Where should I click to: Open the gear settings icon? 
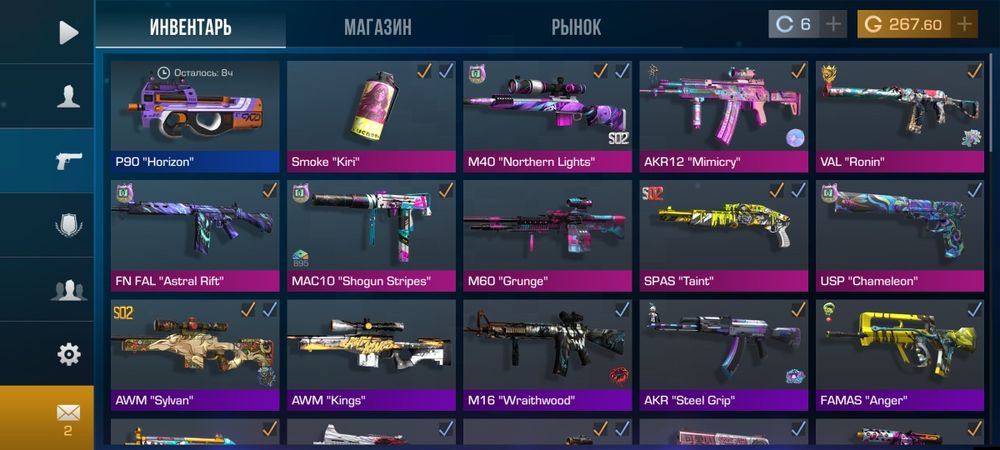point(68,354)
